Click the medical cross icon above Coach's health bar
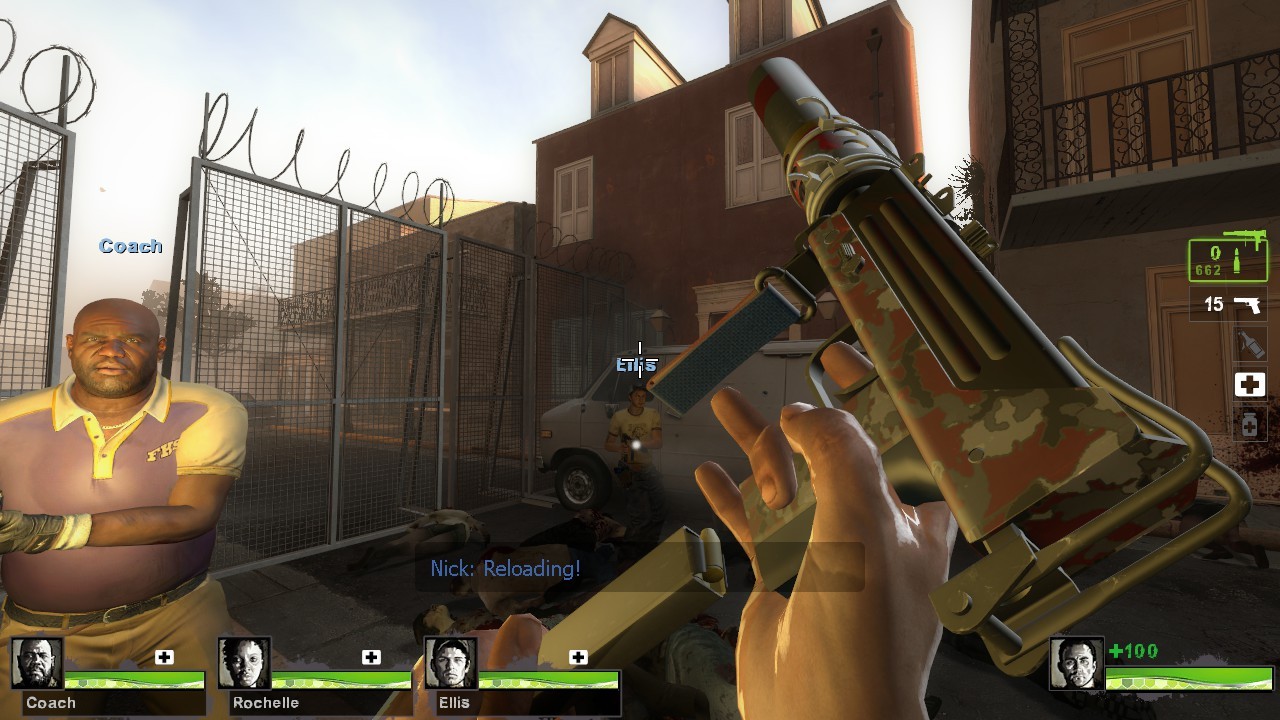1280x720 pixels. (x=166, y=657)
